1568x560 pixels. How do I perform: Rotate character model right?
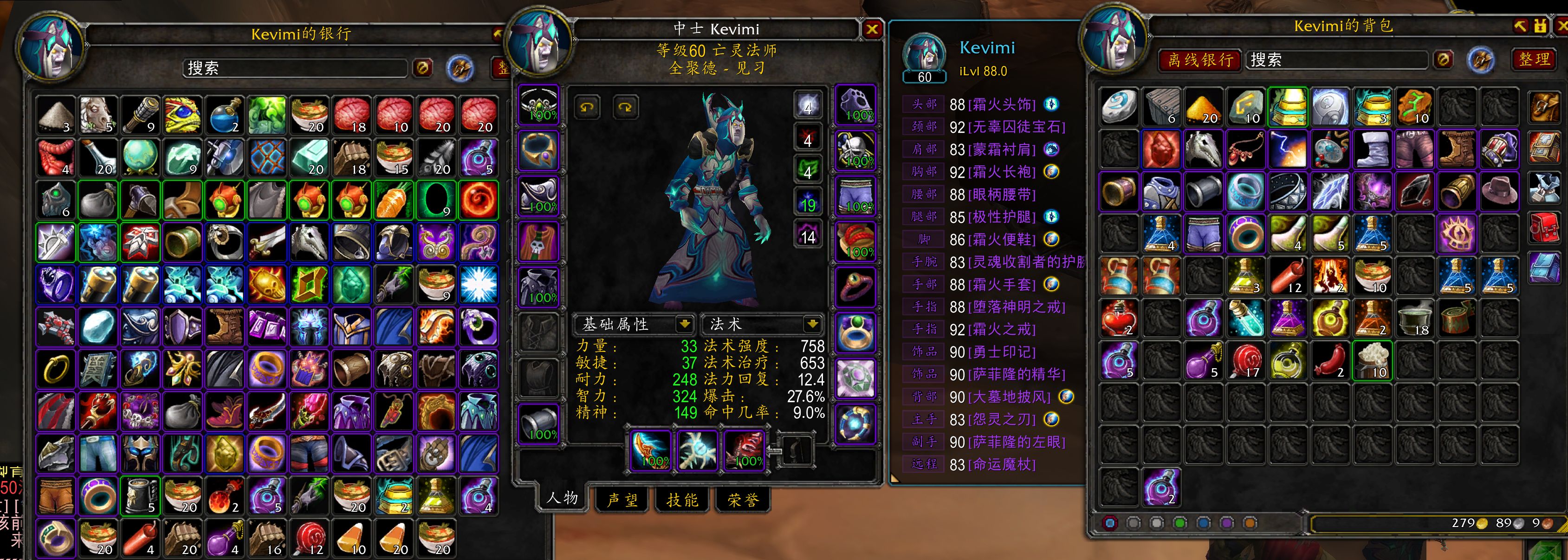click(x=625, y=108)
